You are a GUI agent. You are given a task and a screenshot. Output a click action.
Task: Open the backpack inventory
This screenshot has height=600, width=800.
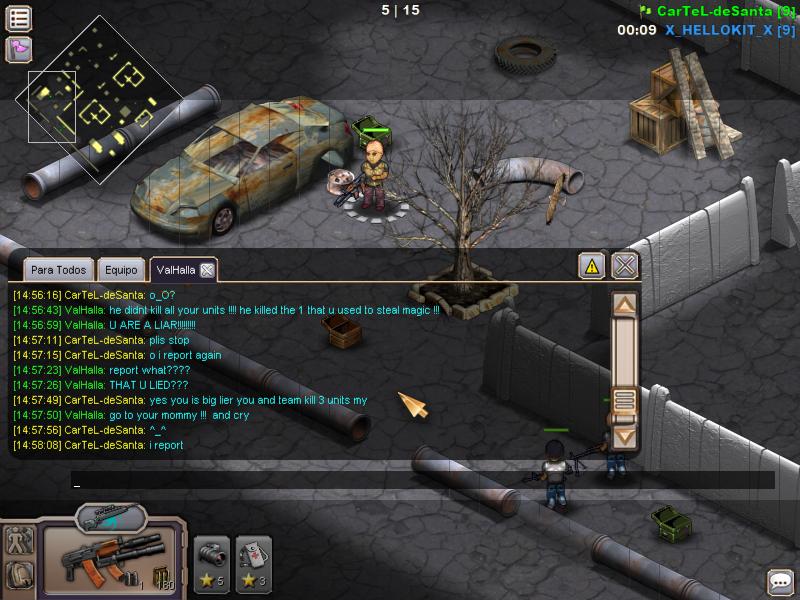pos(19,575)
